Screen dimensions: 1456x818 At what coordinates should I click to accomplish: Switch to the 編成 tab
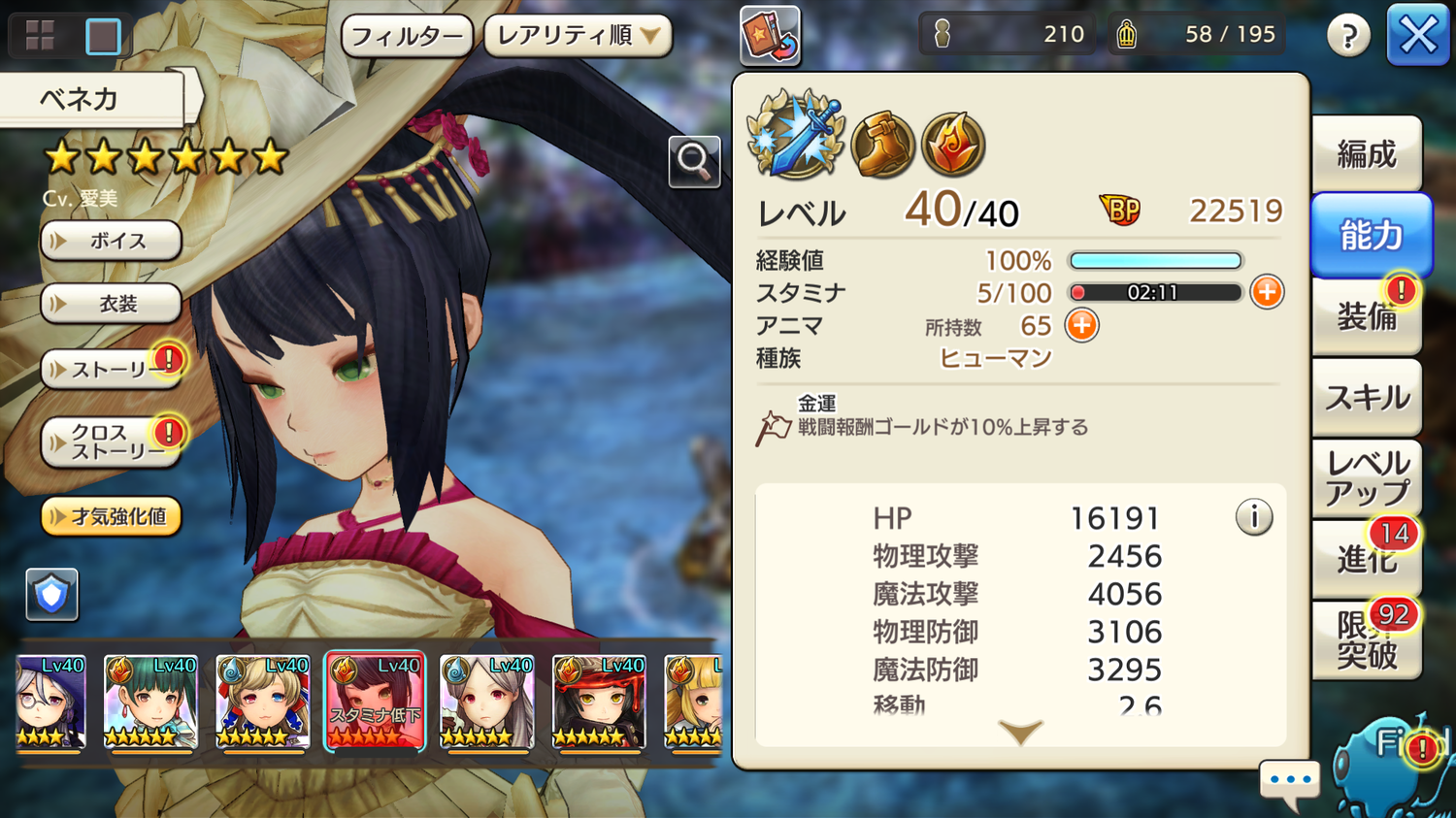point(1367,154)
